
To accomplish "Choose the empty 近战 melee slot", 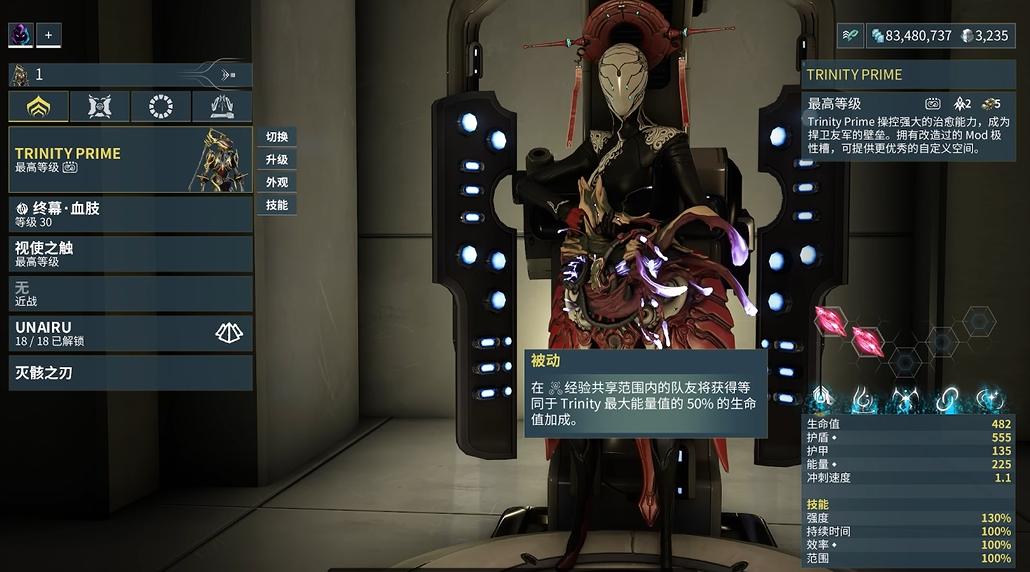I will [x=130, y=293].
